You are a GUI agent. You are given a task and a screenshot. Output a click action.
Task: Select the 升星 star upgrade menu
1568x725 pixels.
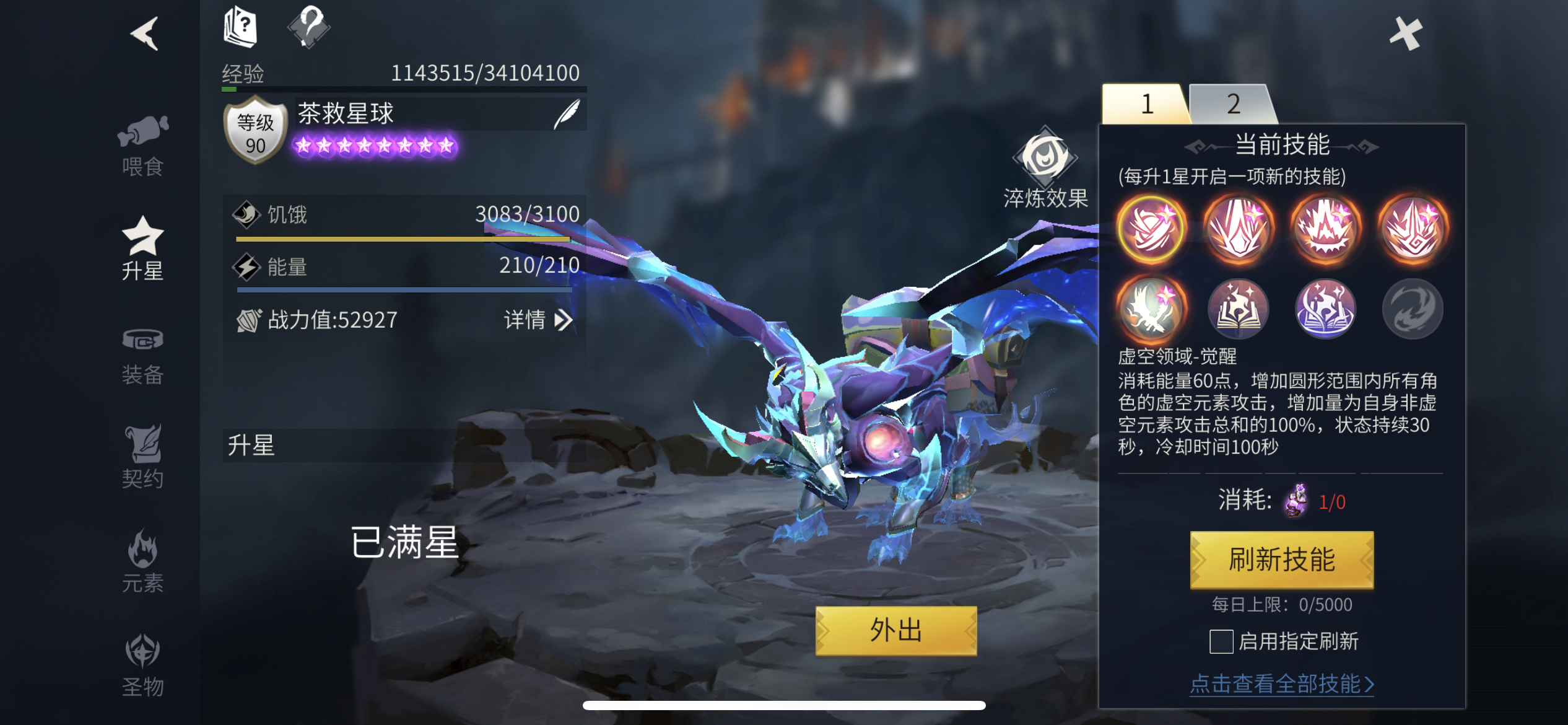143,249
